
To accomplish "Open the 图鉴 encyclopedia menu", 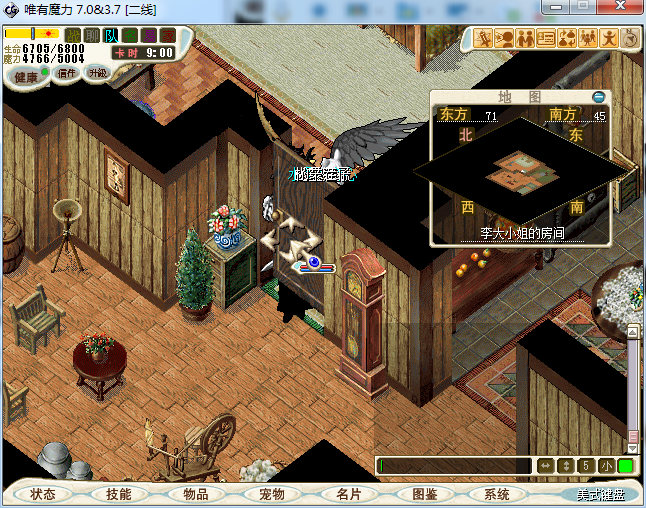I will coord(424,494).
